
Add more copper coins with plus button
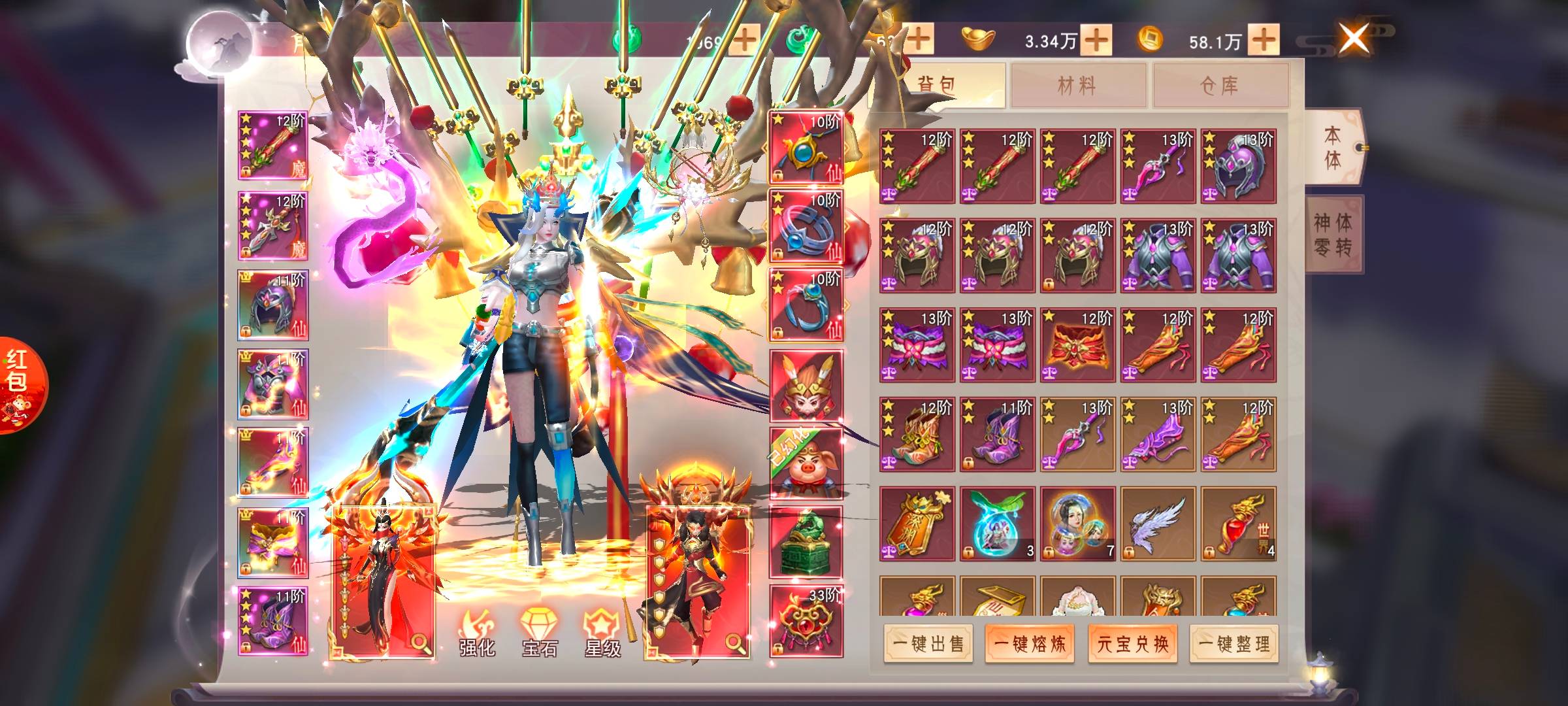(x=1264, y=41)
